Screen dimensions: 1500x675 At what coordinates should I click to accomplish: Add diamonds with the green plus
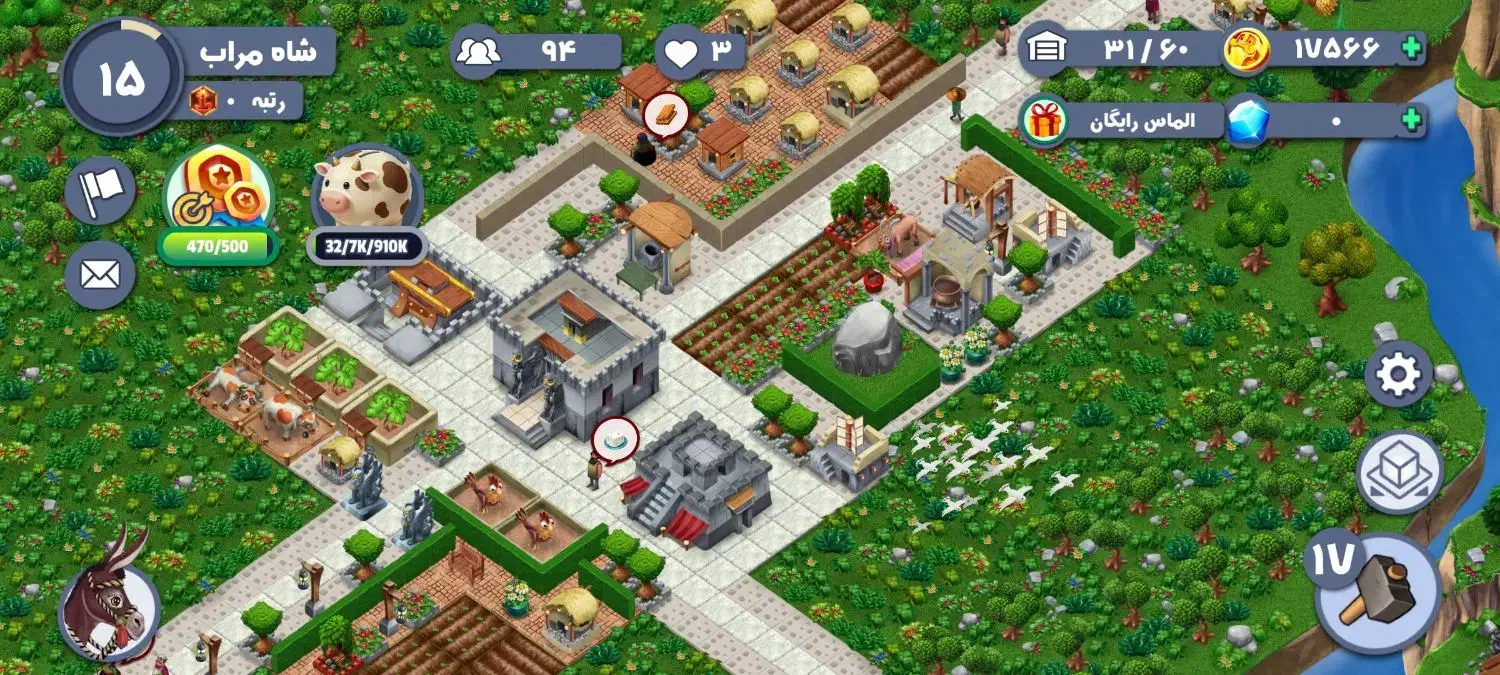coord(1411,121)
